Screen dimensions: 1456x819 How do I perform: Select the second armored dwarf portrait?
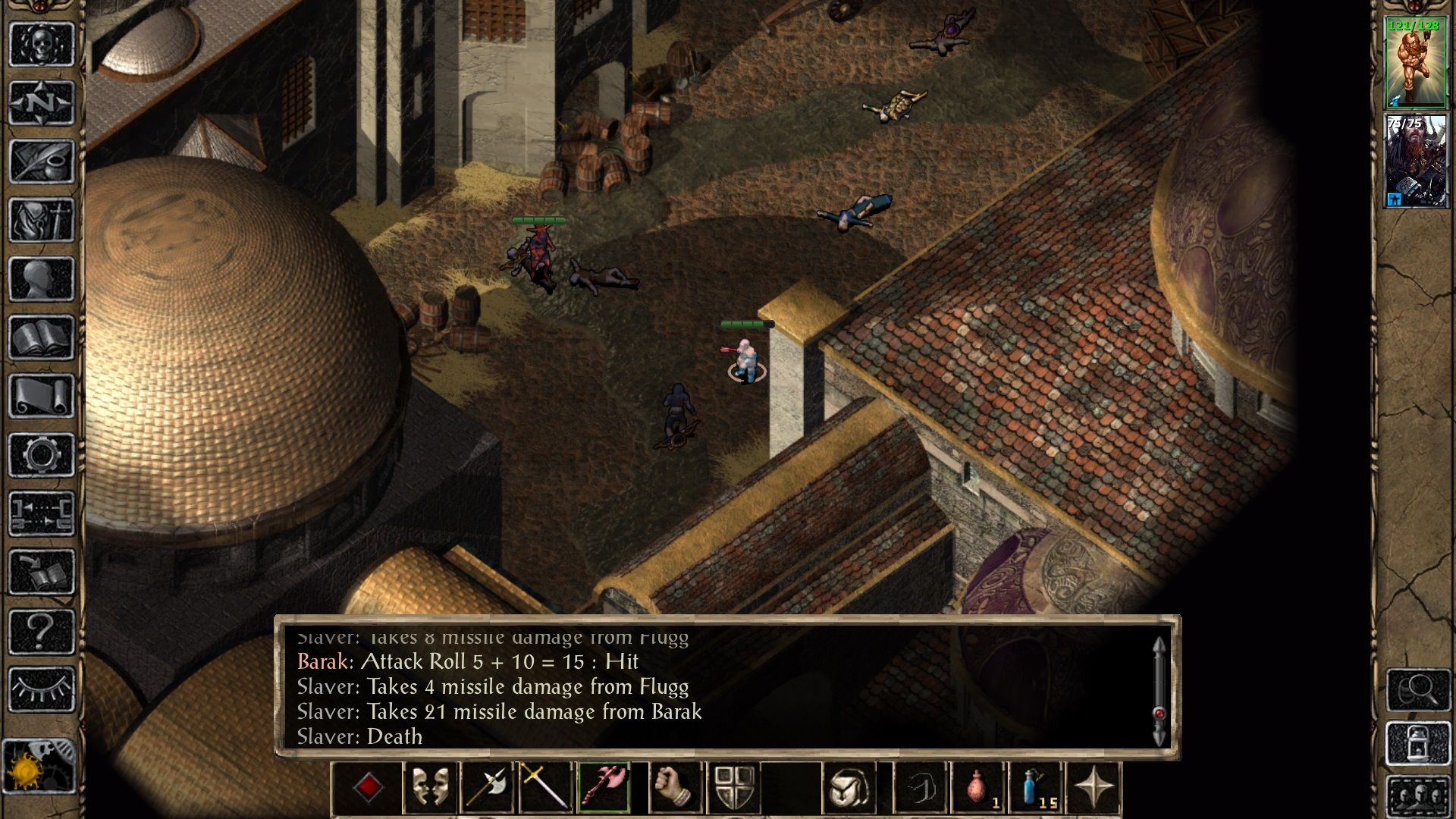coord(1415,161)
